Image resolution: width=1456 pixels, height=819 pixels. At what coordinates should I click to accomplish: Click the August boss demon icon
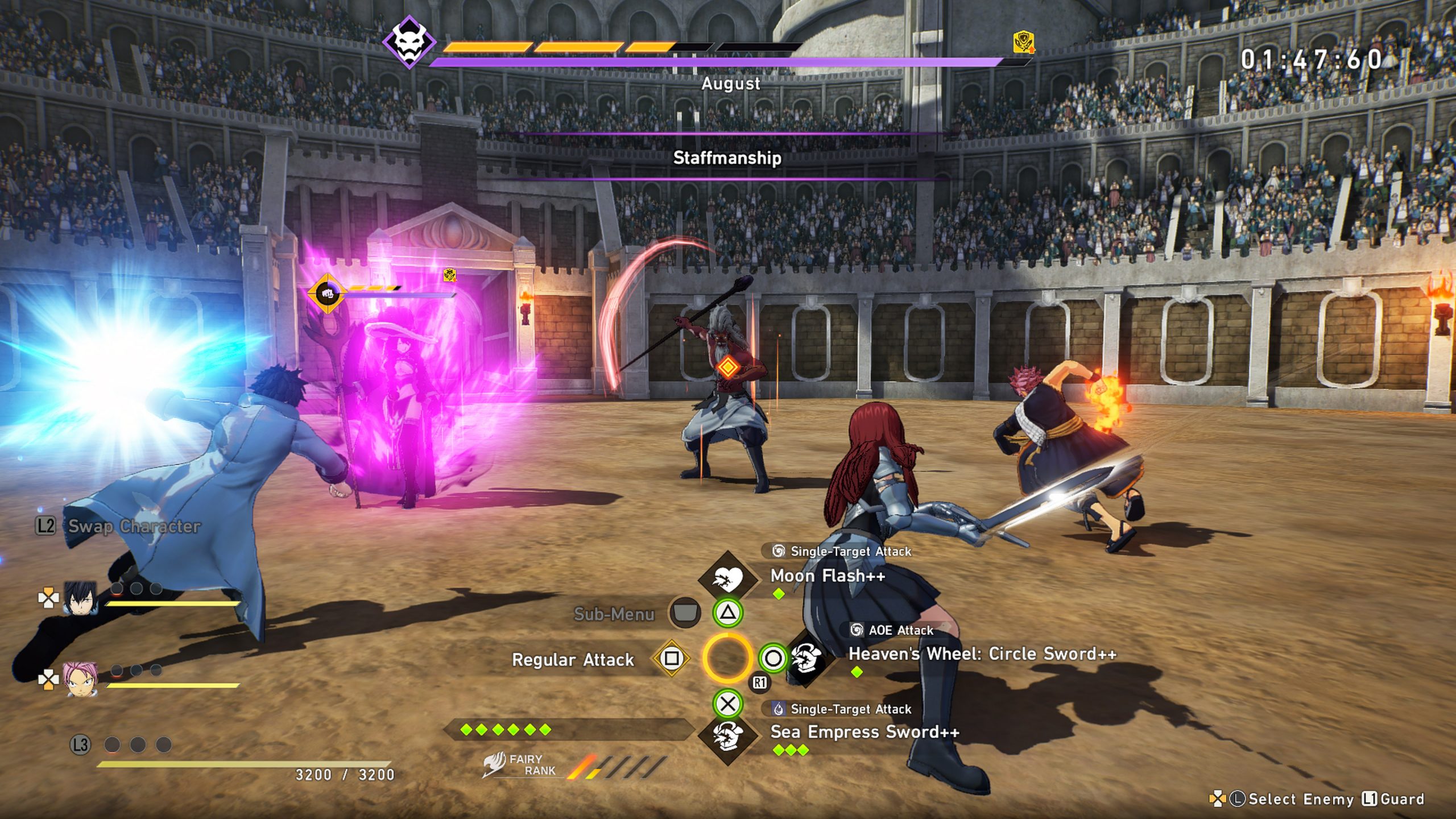[409, 42]
